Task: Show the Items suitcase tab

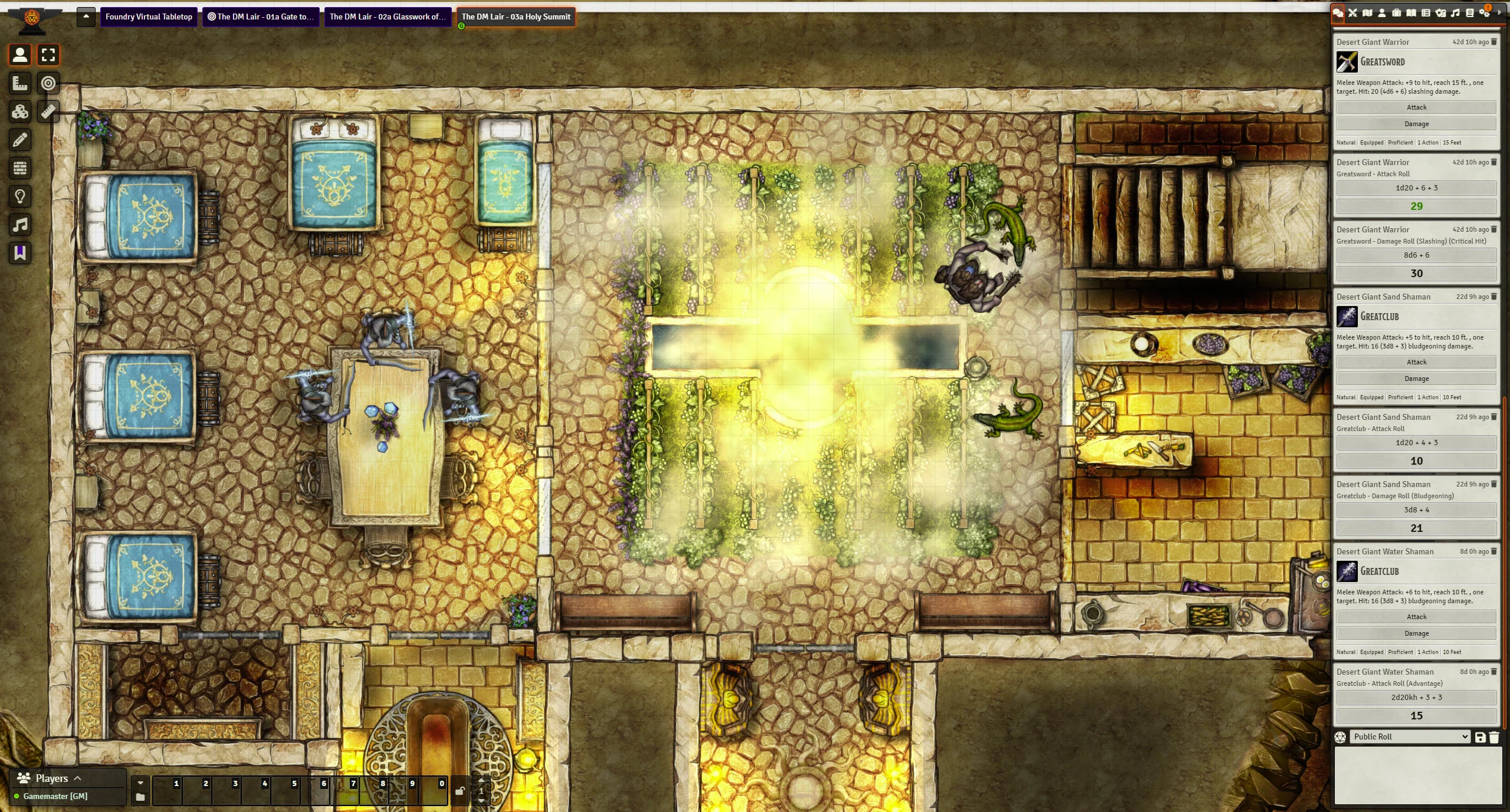Action: click(x=1397, y=13)
